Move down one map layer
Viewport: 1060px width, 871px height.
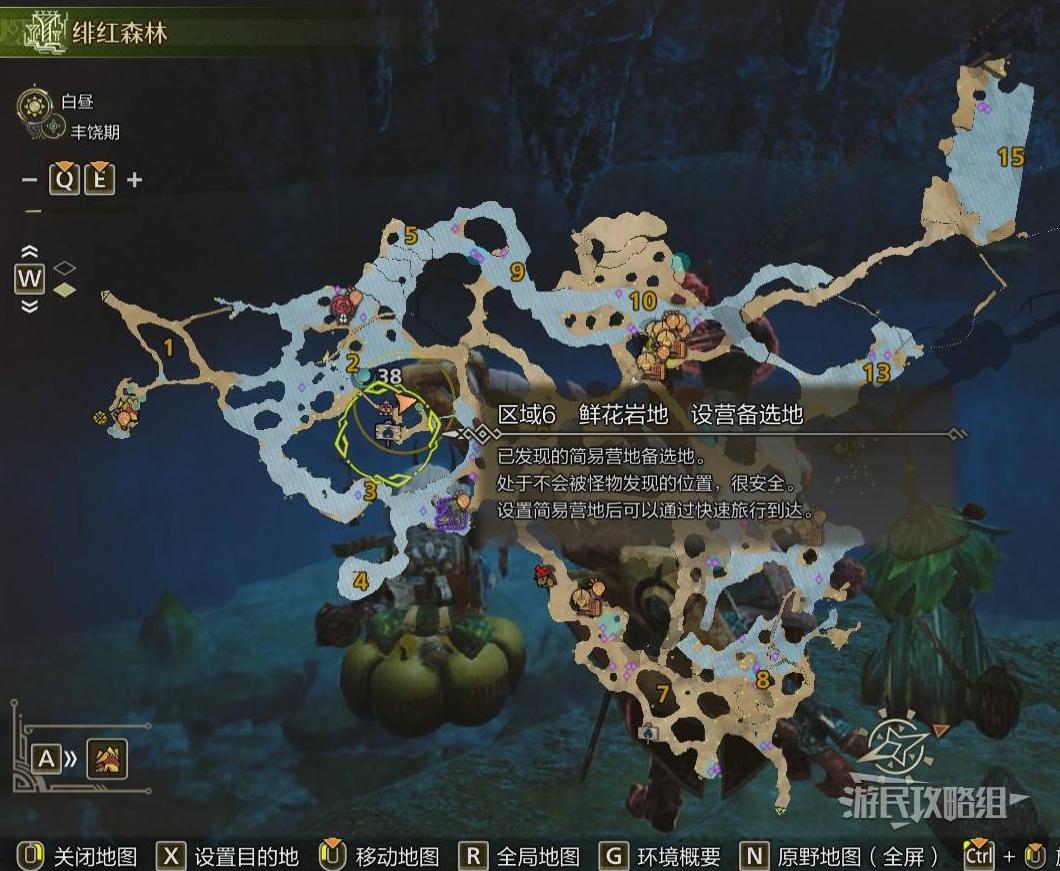click(29, 306)
